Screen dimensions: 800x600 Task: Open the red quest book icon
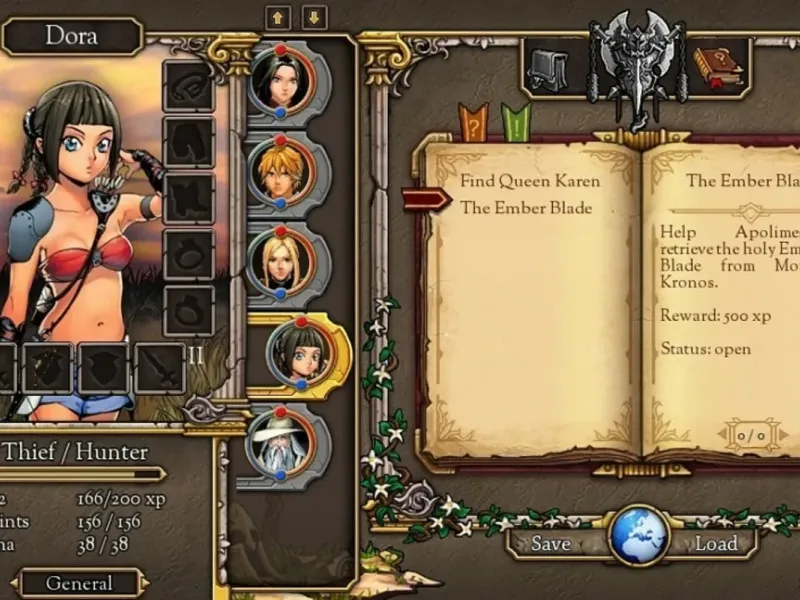click(x=717, y=67)
